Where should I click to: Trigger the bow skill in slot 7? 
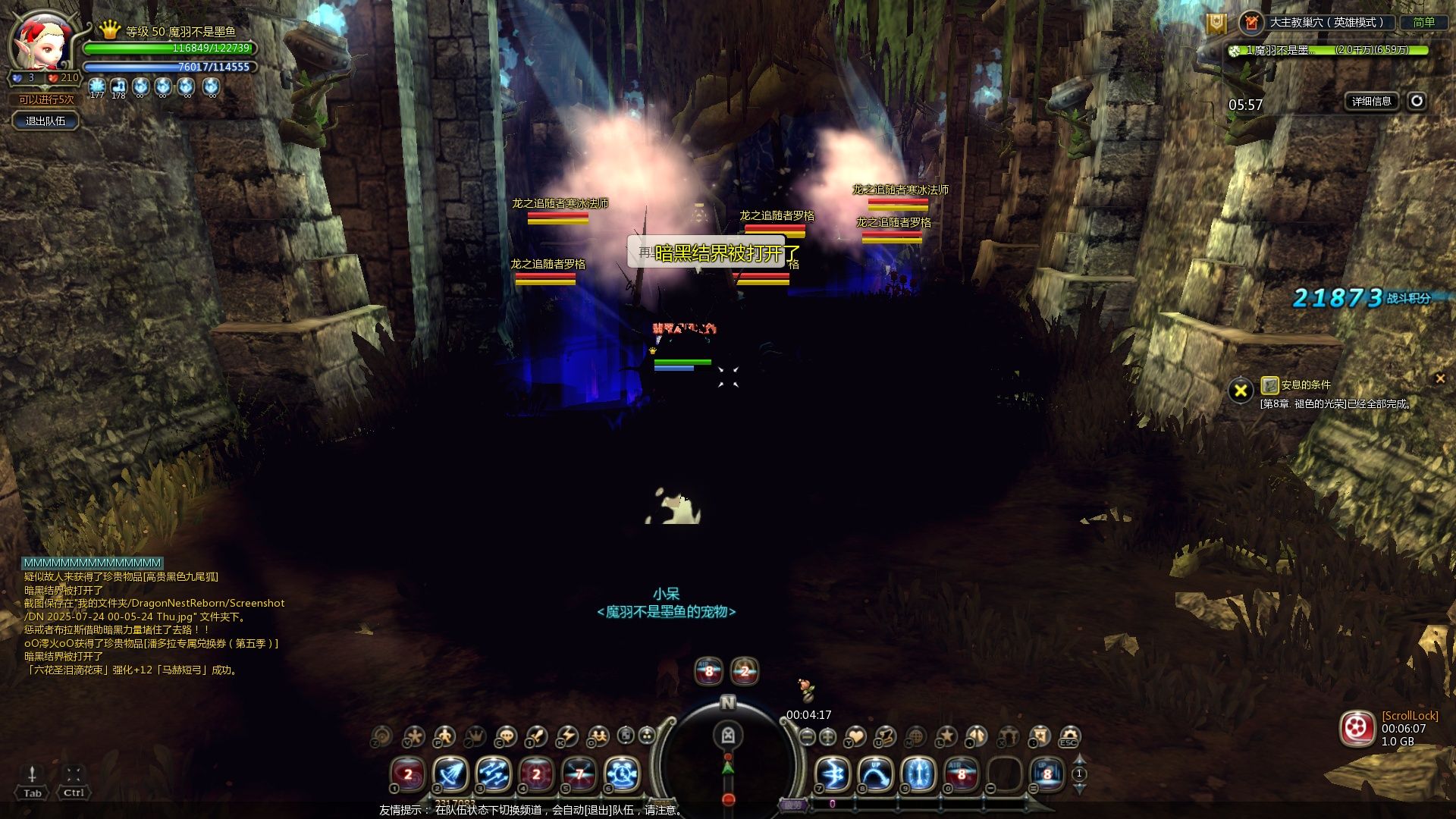[x=833, y=775]
